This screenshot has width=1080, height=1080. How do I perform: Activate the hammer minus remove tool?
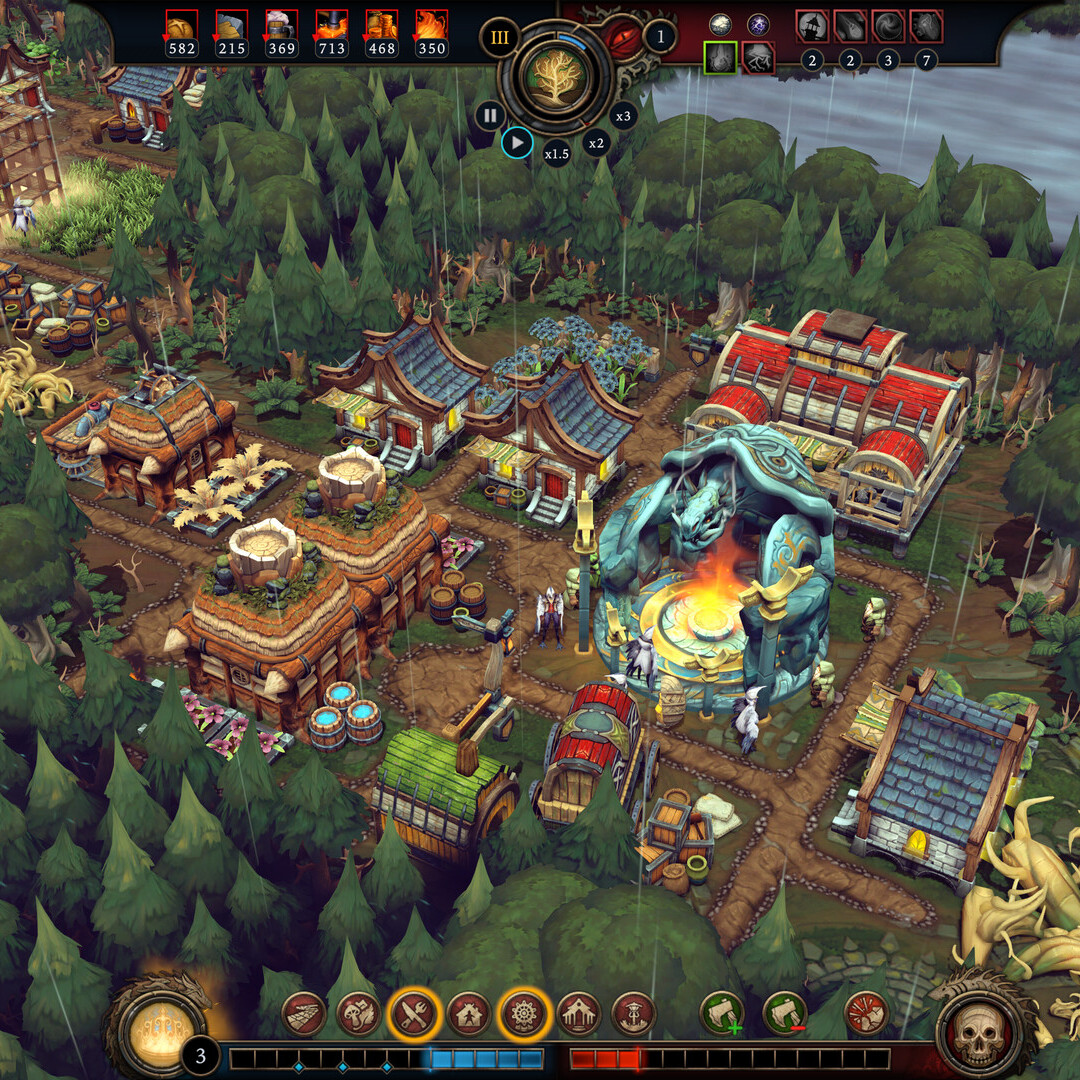[784, 1014]
